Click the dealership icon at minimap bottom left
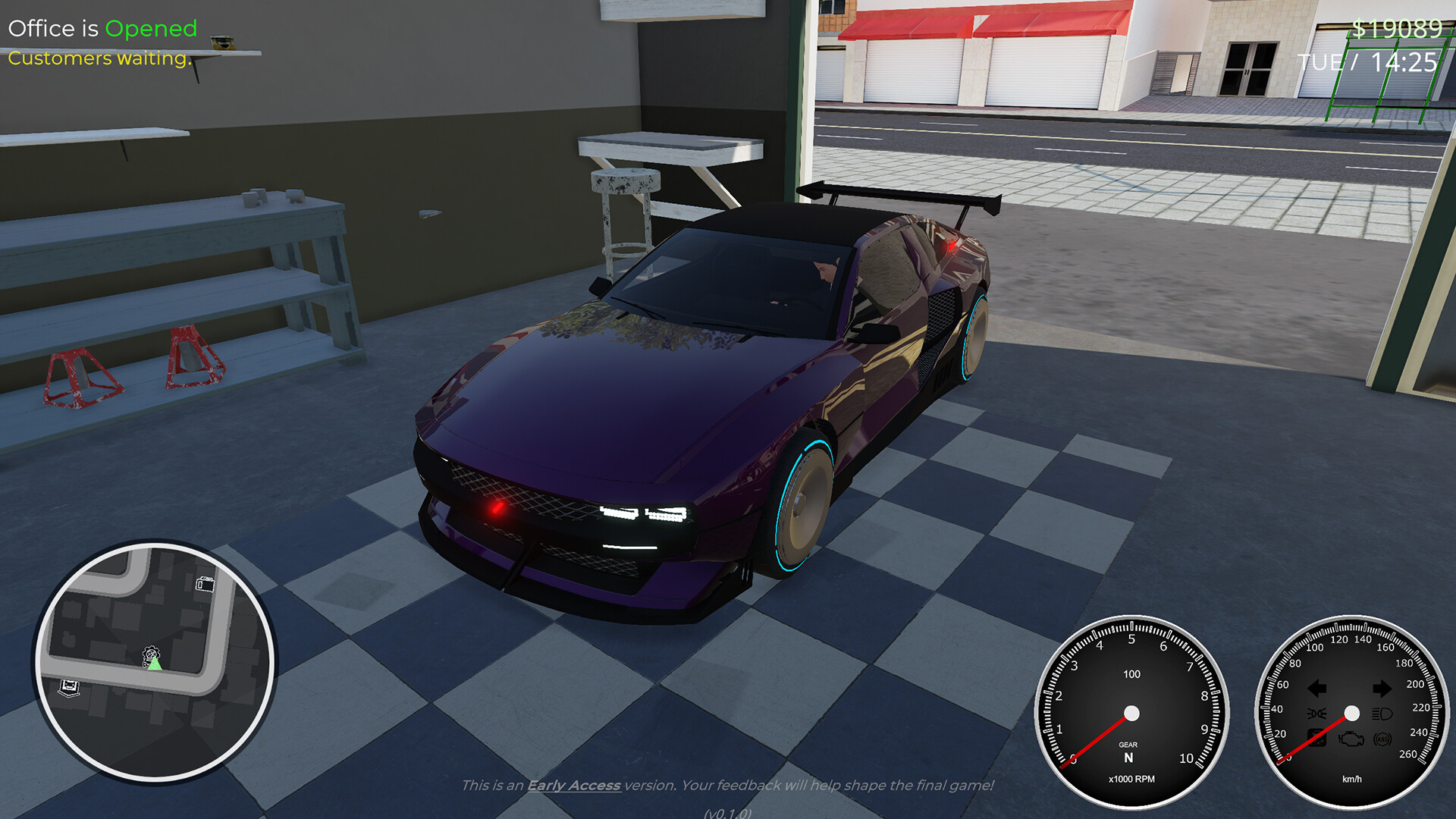This screenshot has width=1456, height=819. coord(68,687)
